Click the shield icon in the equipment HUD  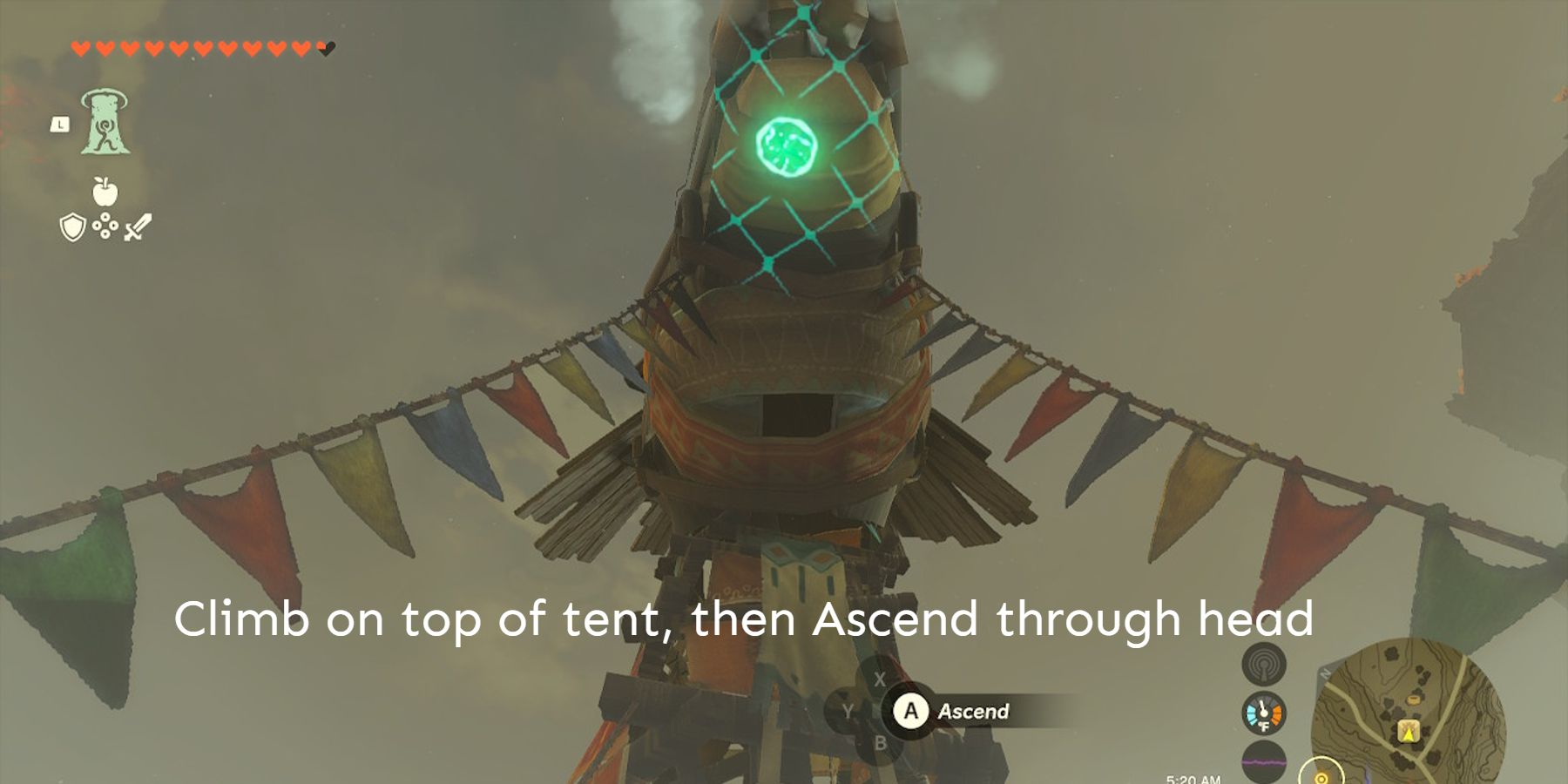72,227
